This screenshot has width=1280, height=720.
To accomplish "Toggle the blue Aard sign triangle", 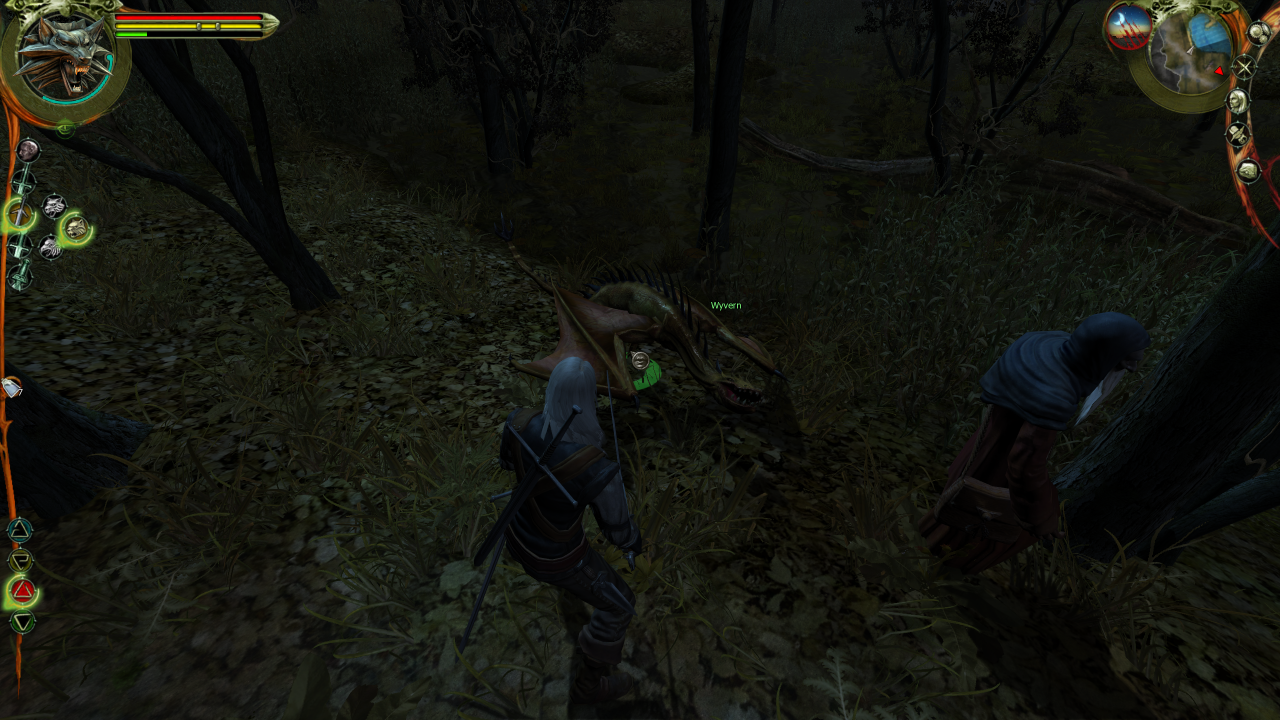I will (21, 528).
